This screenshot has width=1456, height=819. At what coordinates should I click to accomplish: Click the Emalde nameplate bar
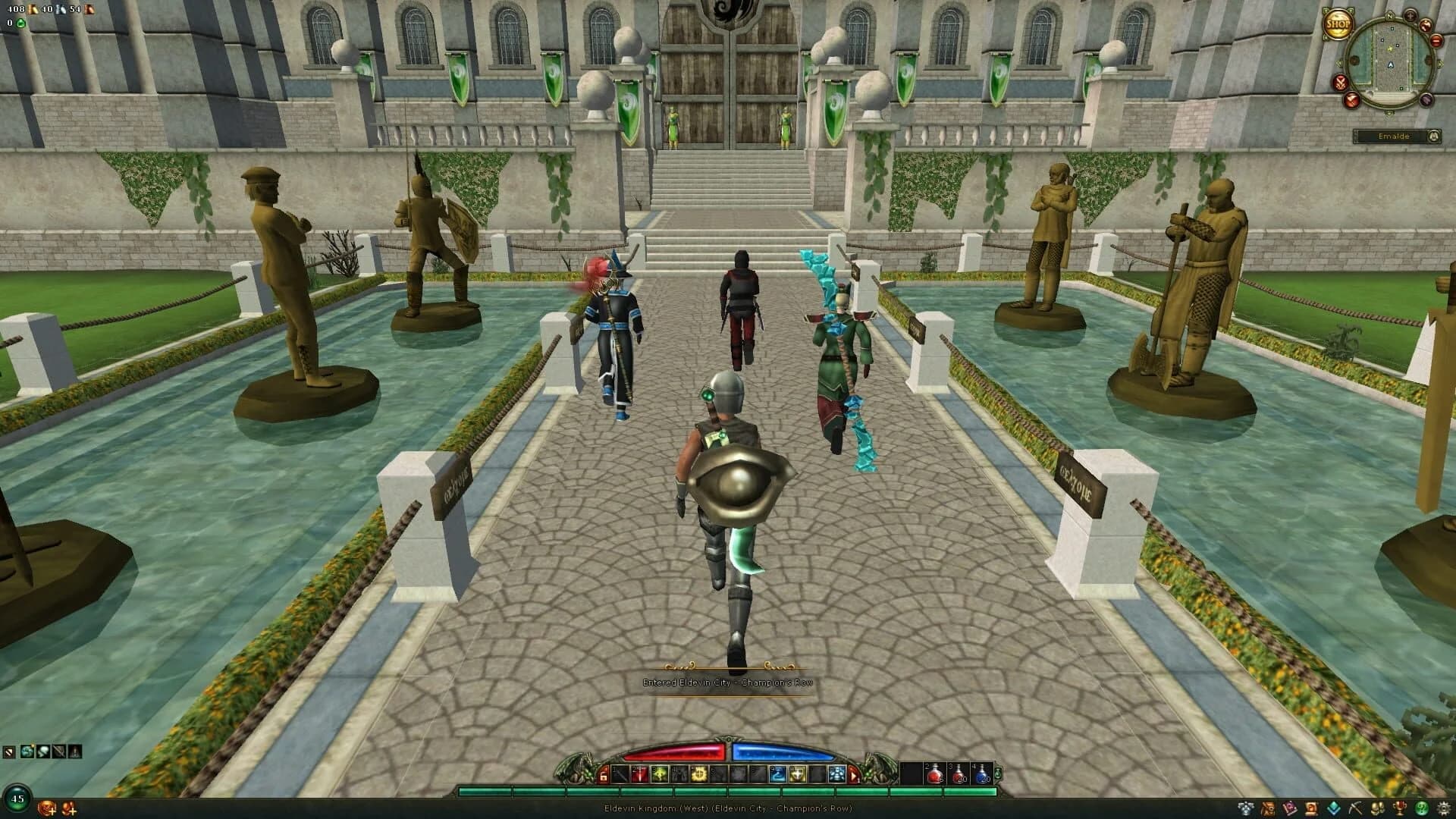point(1395,136)
